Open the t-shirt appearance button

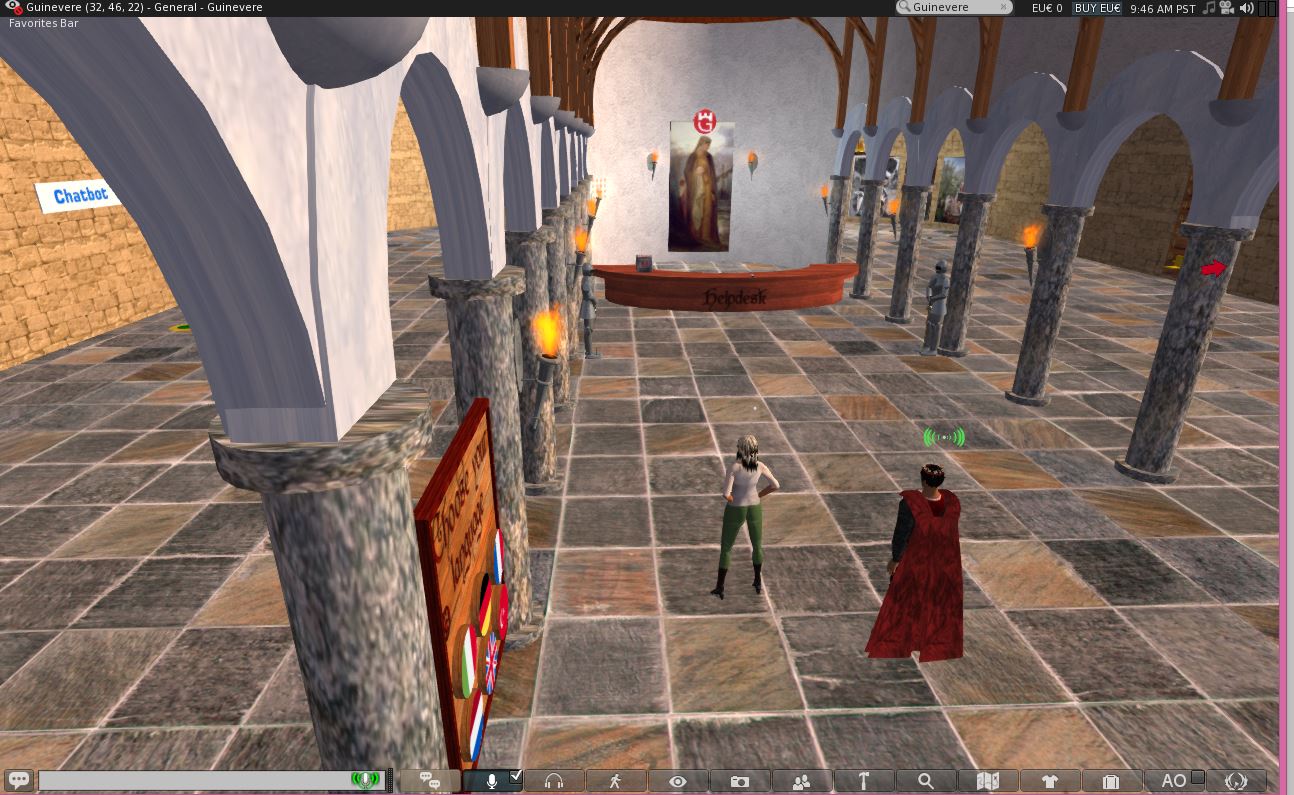1049,781
